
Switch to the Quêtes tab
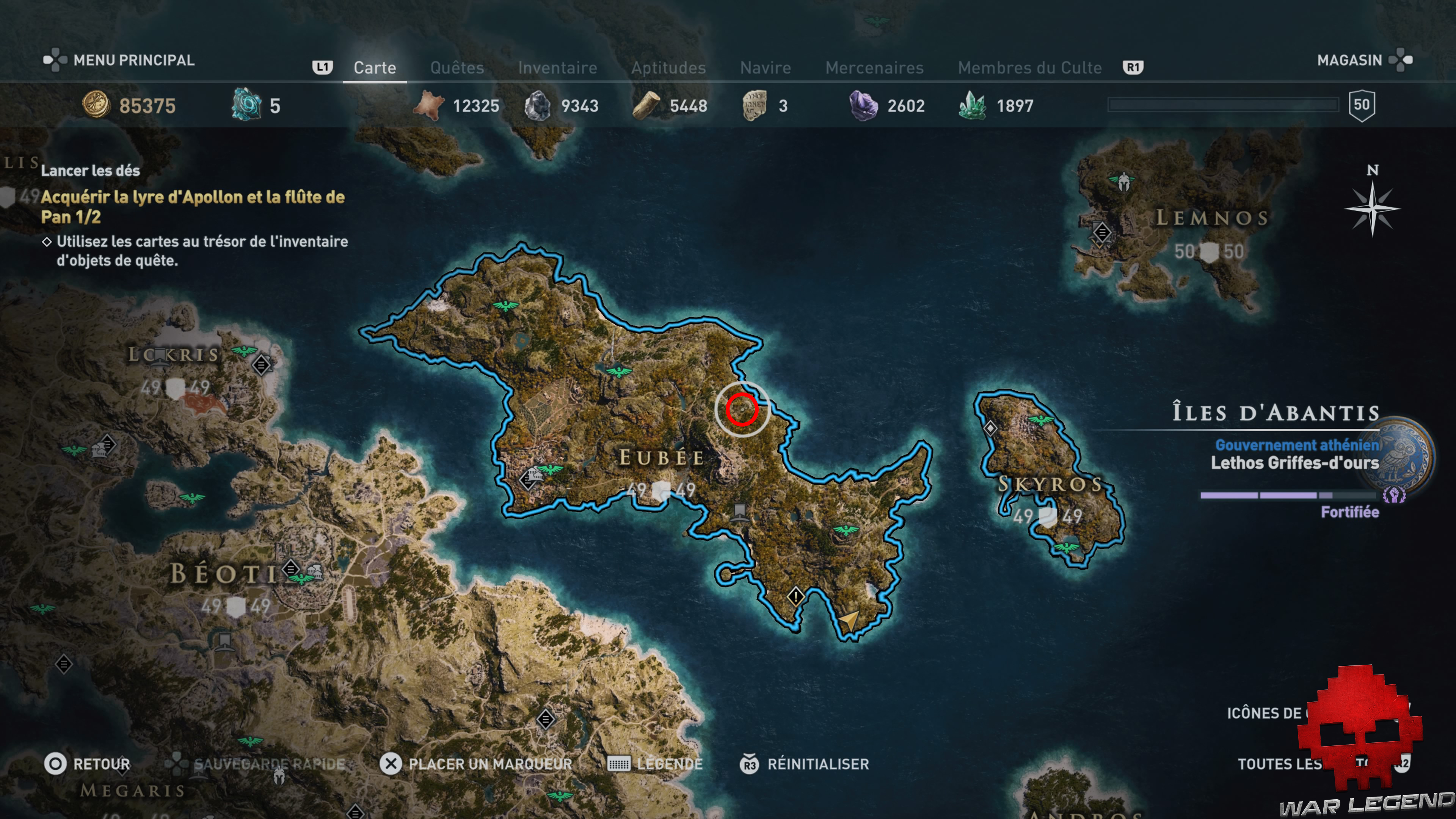click(x=457, y=68)
